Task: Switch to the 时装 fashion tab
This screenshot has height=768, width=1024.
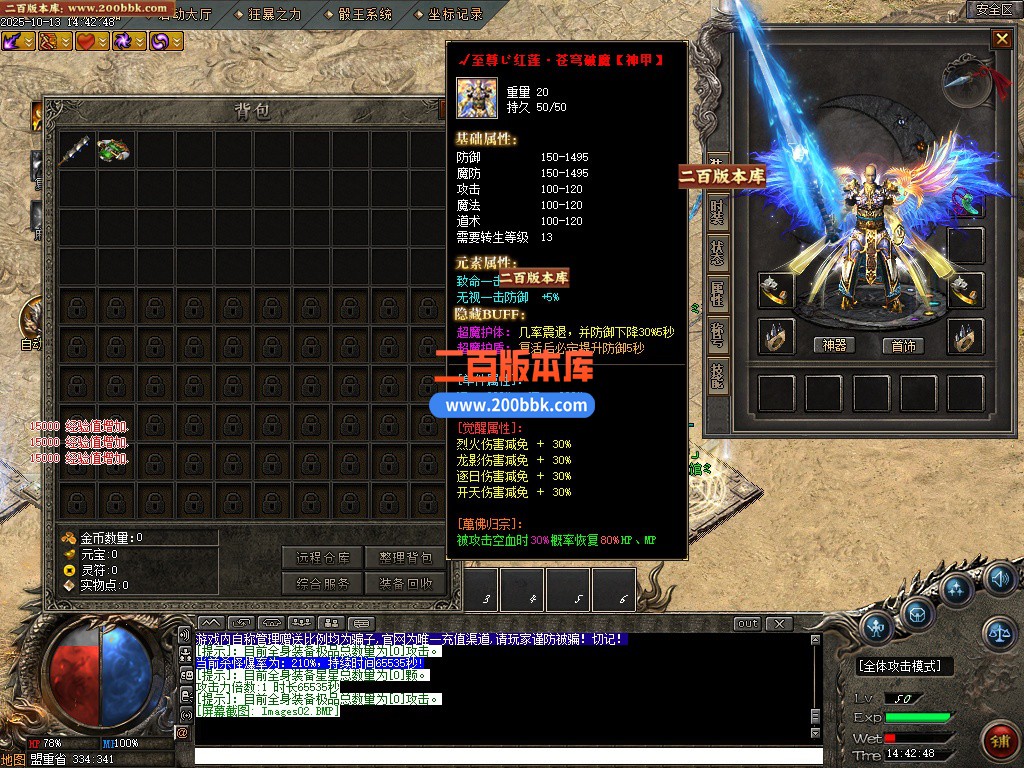Action: (x=718, y=212)
